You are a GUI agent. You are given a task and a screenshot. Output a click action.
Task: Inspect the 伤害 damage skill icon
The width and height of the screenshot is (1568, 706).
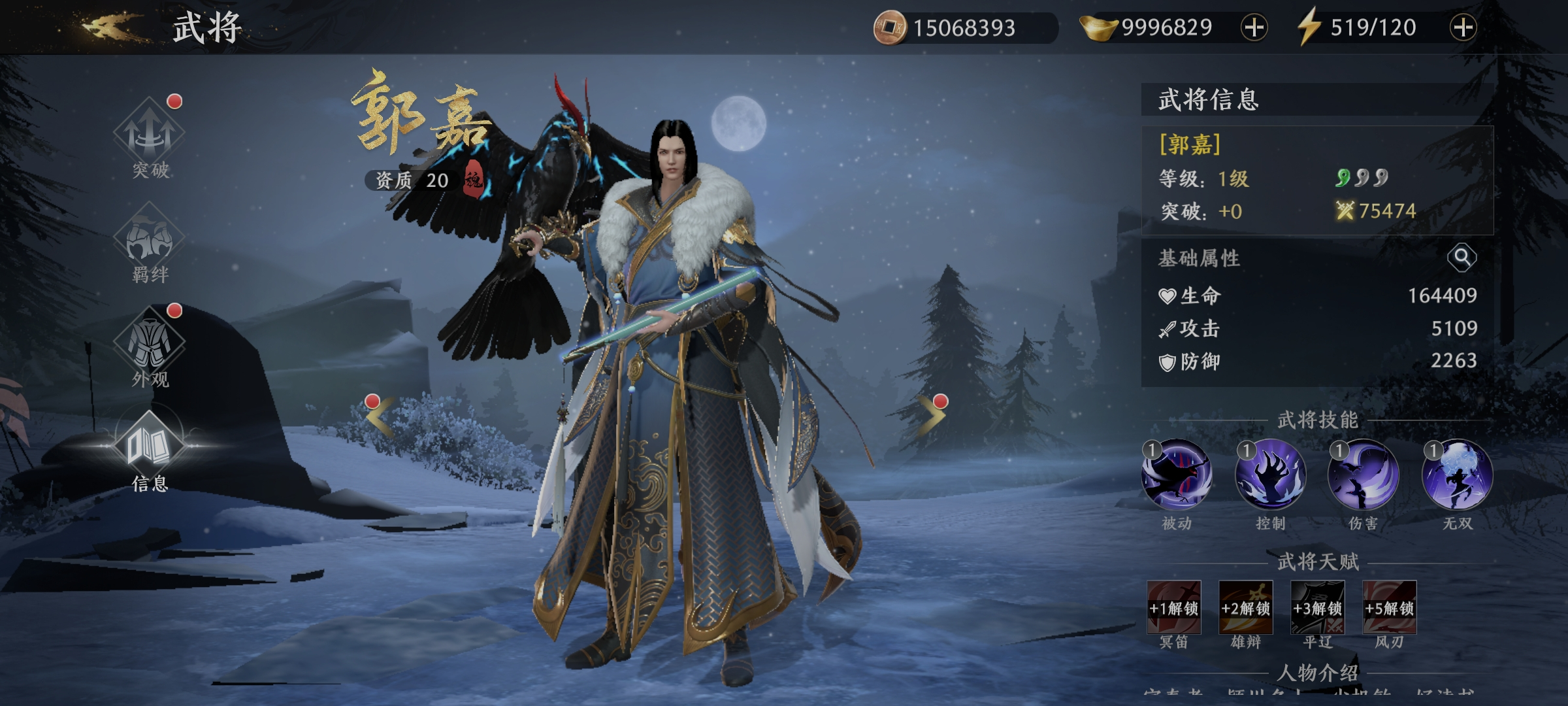point(1364,475)
